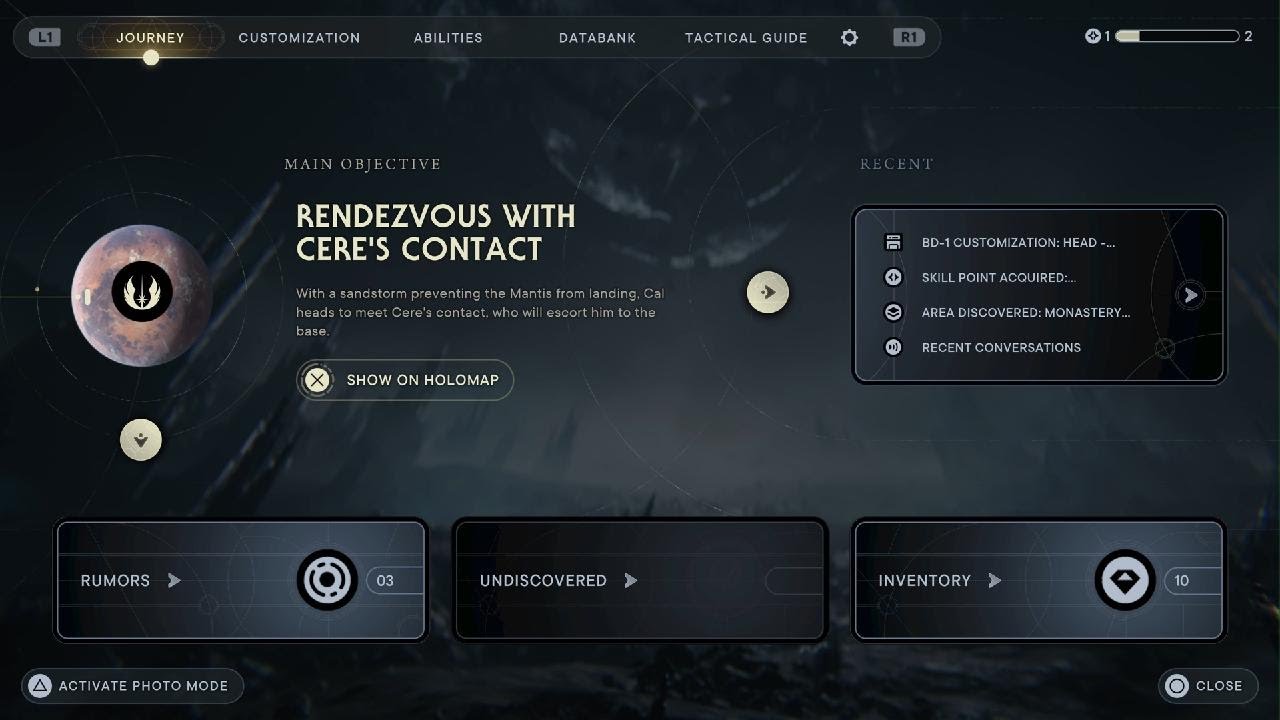The image size is (1280, 720).
Task: Select the Inventory chest icon
Action: [1124, 580]
